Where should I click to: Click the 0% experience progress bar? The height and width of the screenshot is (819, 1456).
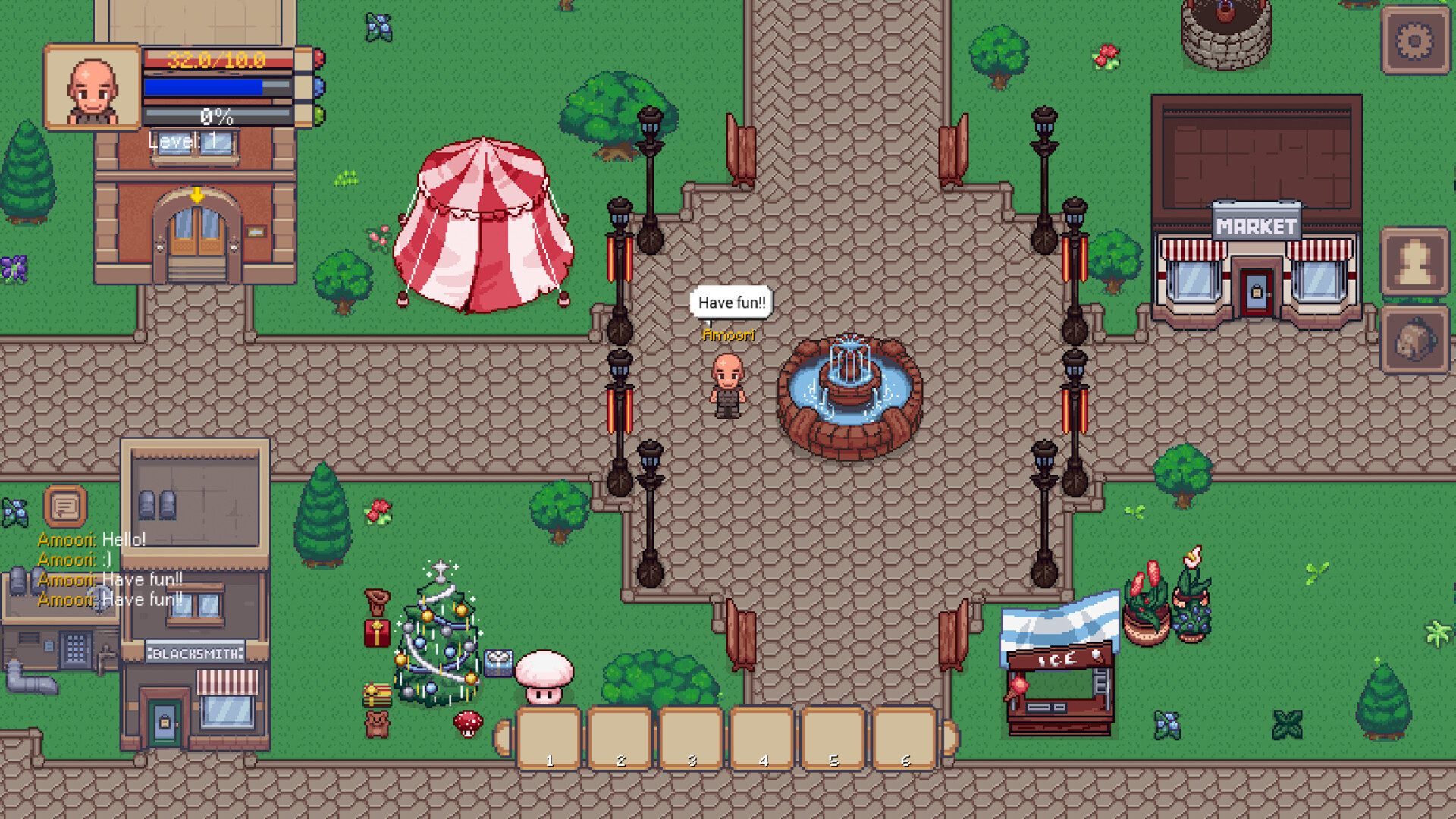point(218,115)
